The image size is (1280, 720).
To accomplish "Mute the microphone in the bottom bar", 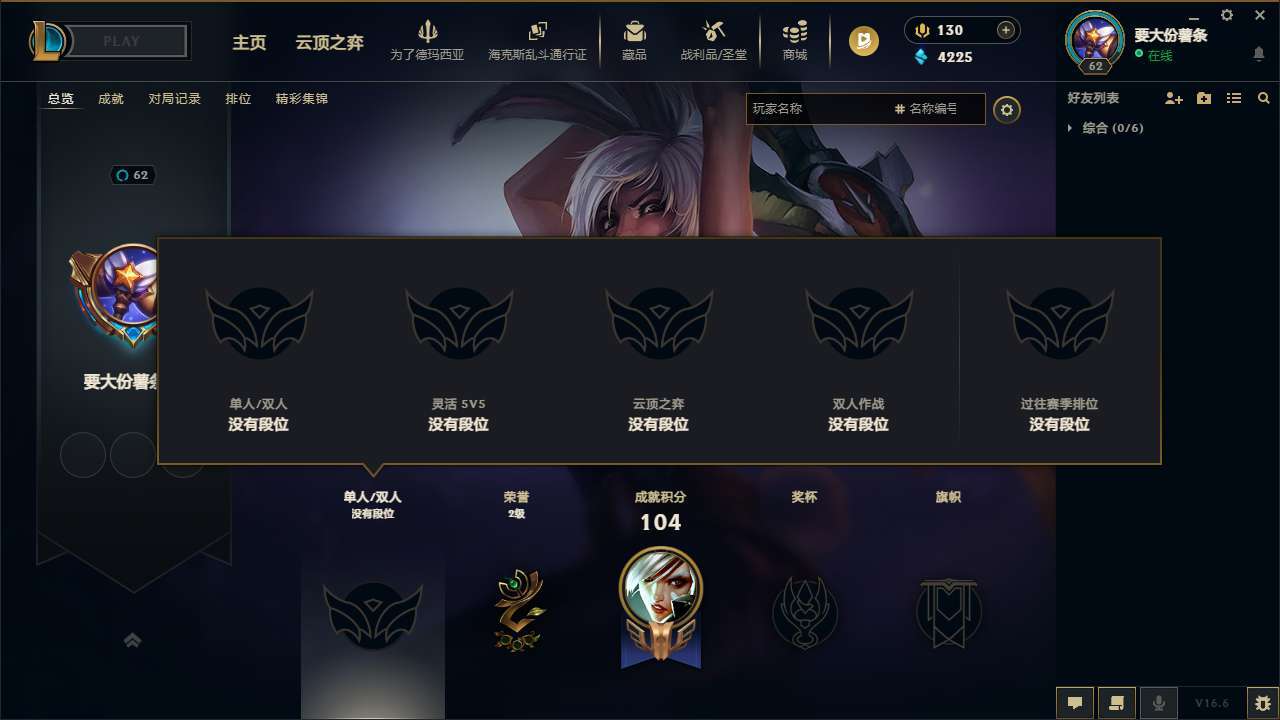I will [1159, 702].
